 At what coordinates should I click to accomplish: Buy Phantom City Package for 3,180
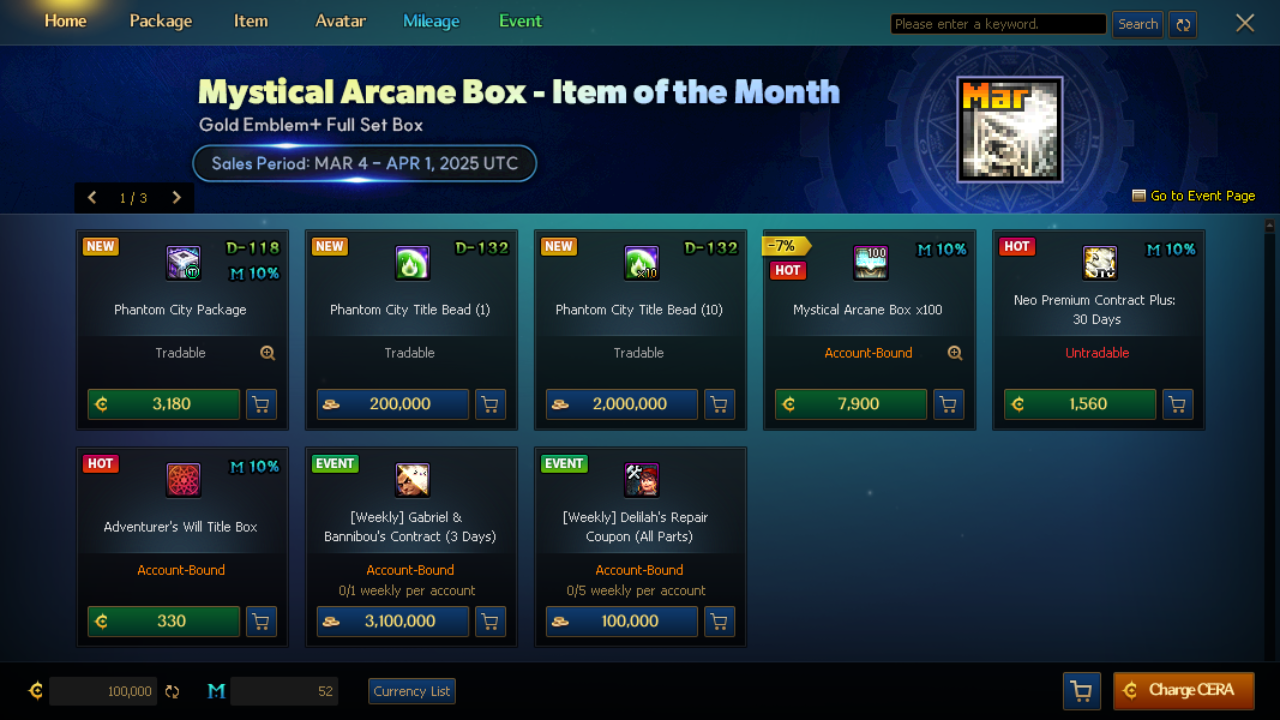point(164,404)
